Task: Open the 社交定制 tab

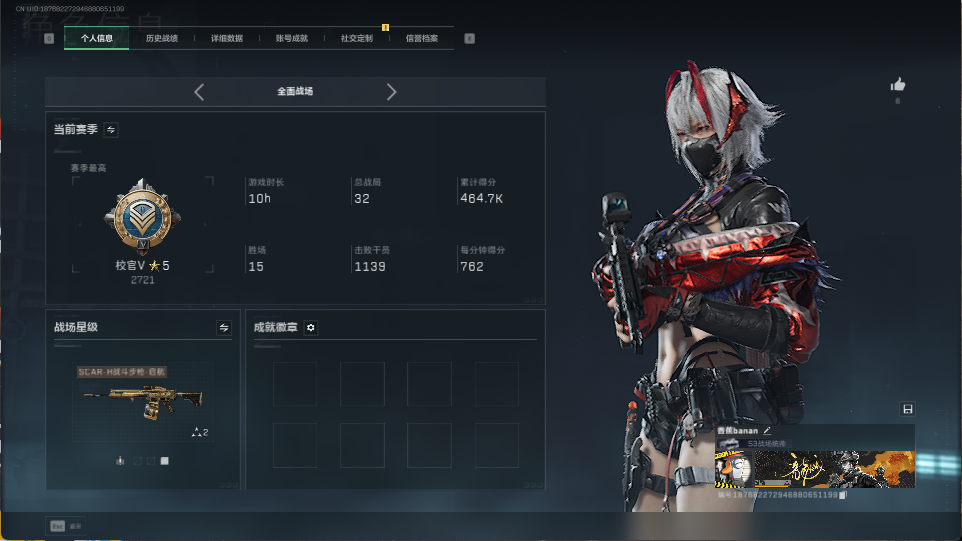Action: (x=357, y=38)
